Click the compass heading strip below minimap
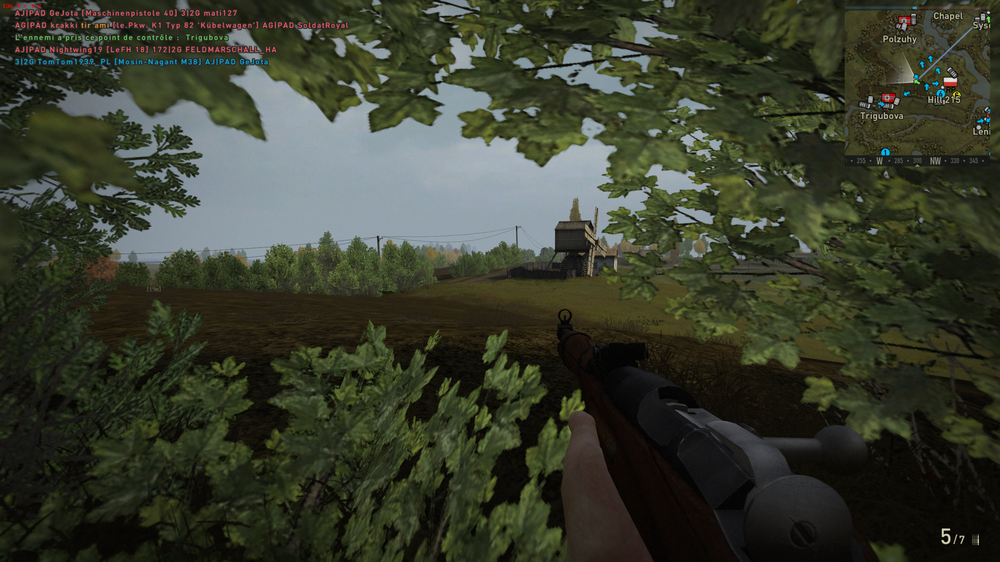The image size is (1000, 562). click(918, 159)
